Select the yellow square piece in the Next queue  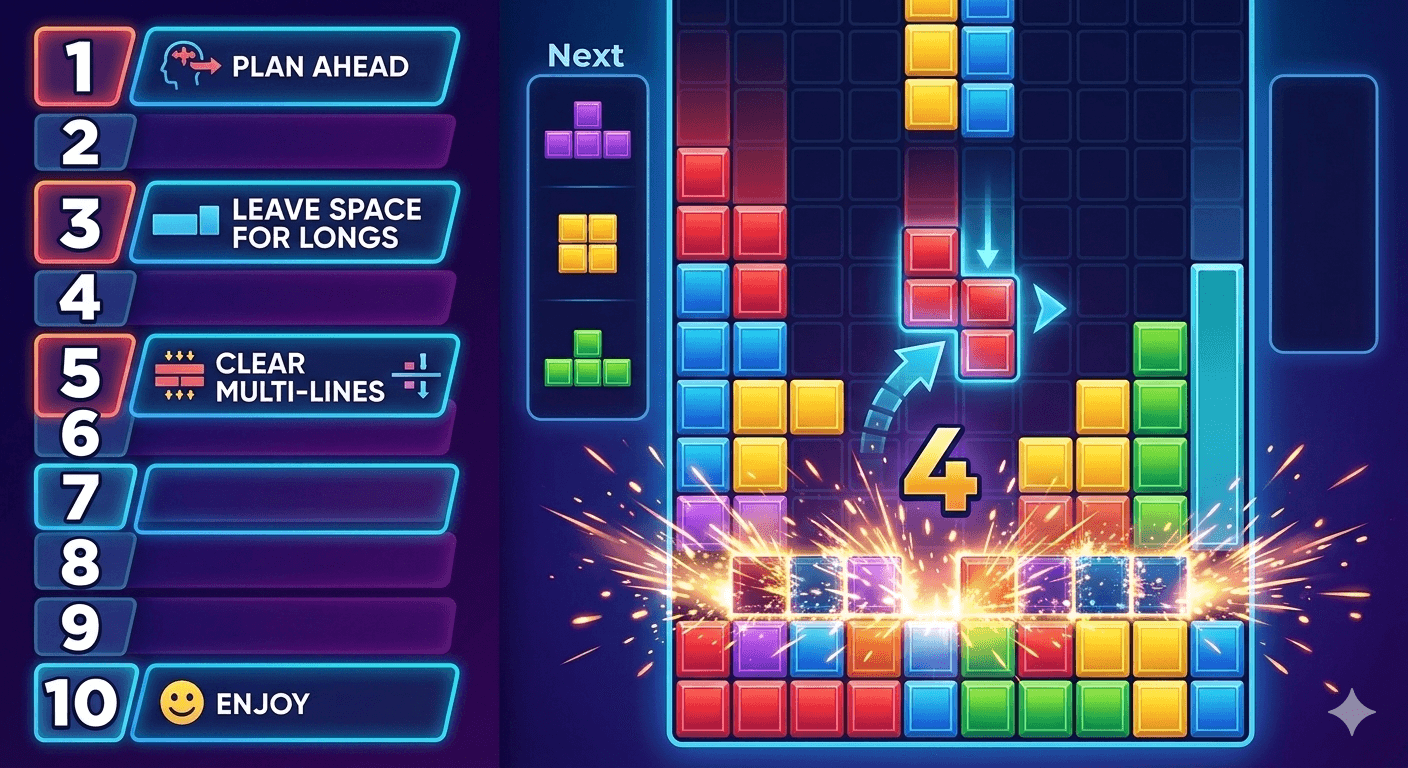click(x=588, y=244)
